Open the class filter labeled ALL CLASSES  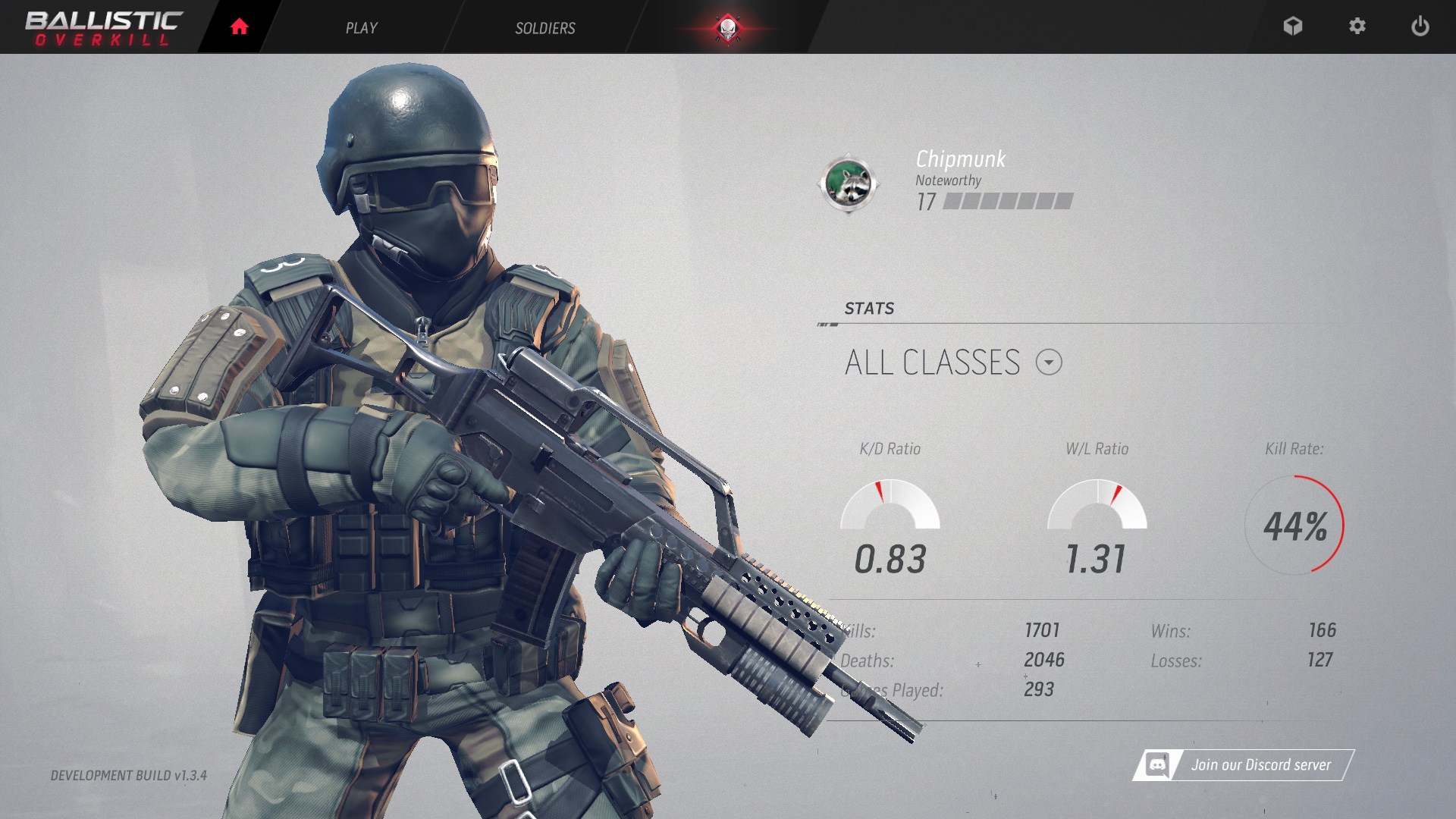[934, 362]
